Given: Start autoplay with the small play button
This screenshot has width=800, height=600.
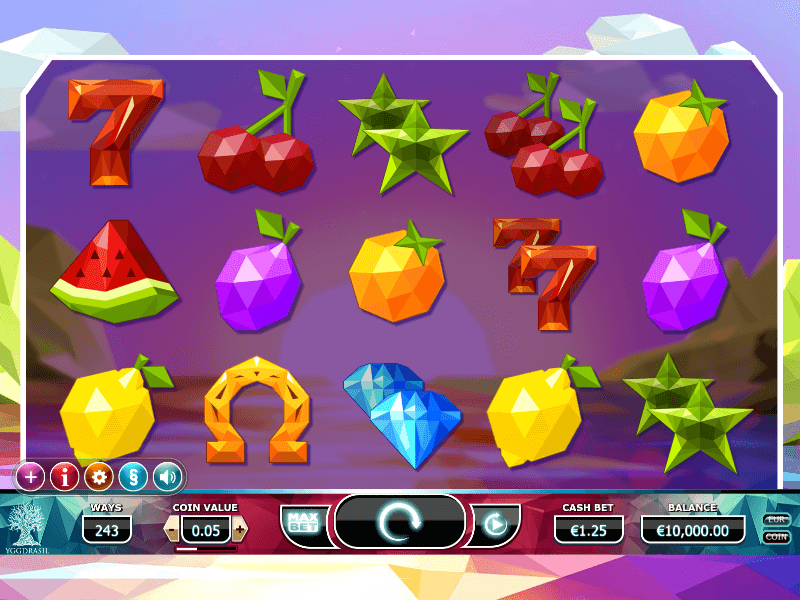Looking at the screenshot, I should click(494, 523).
